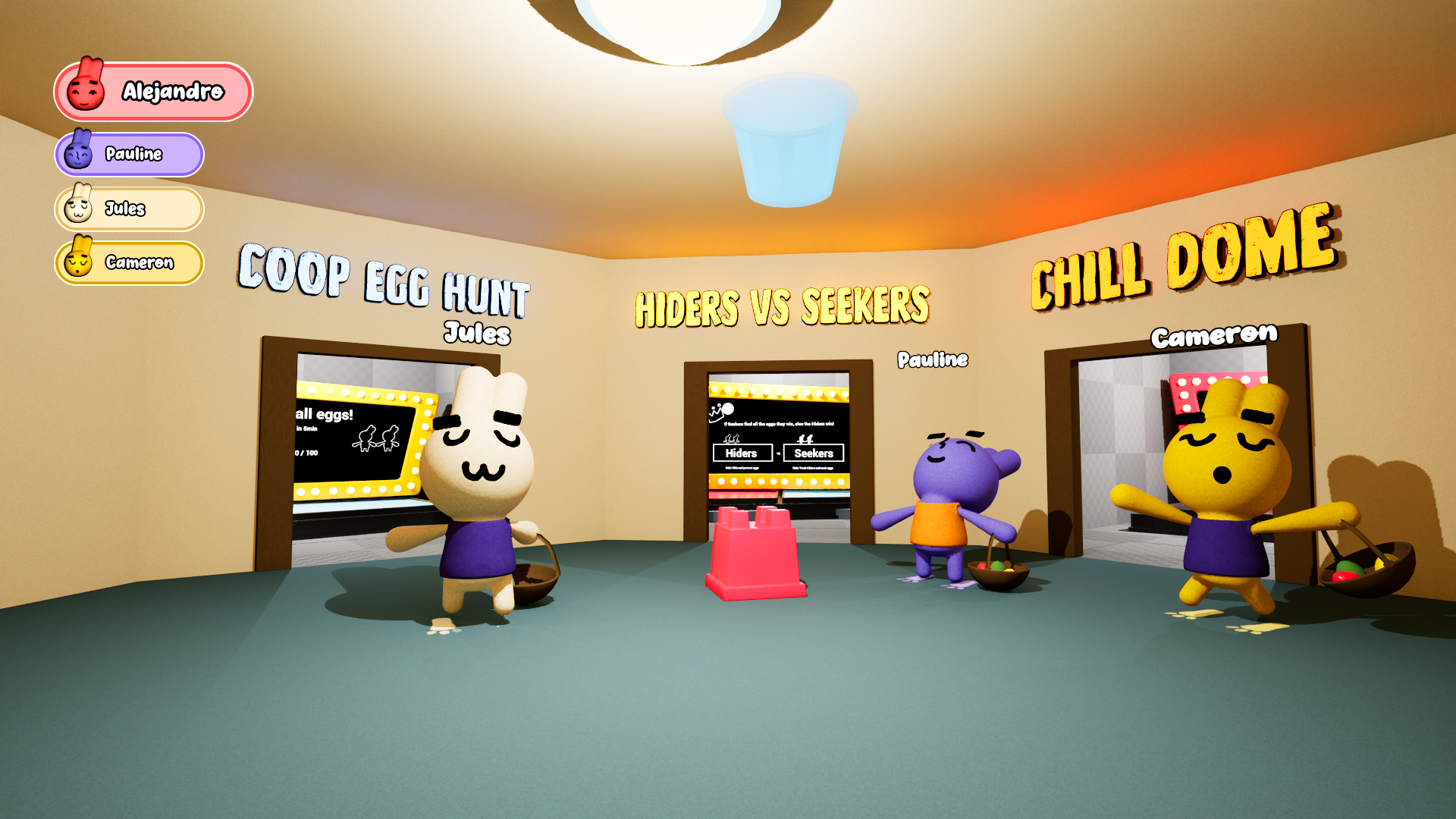The width and height of the screenshot is (1456, 819).
Task: Toggle the Seekers team selection box
Action: pyautogui.click(x=814, y=453)
